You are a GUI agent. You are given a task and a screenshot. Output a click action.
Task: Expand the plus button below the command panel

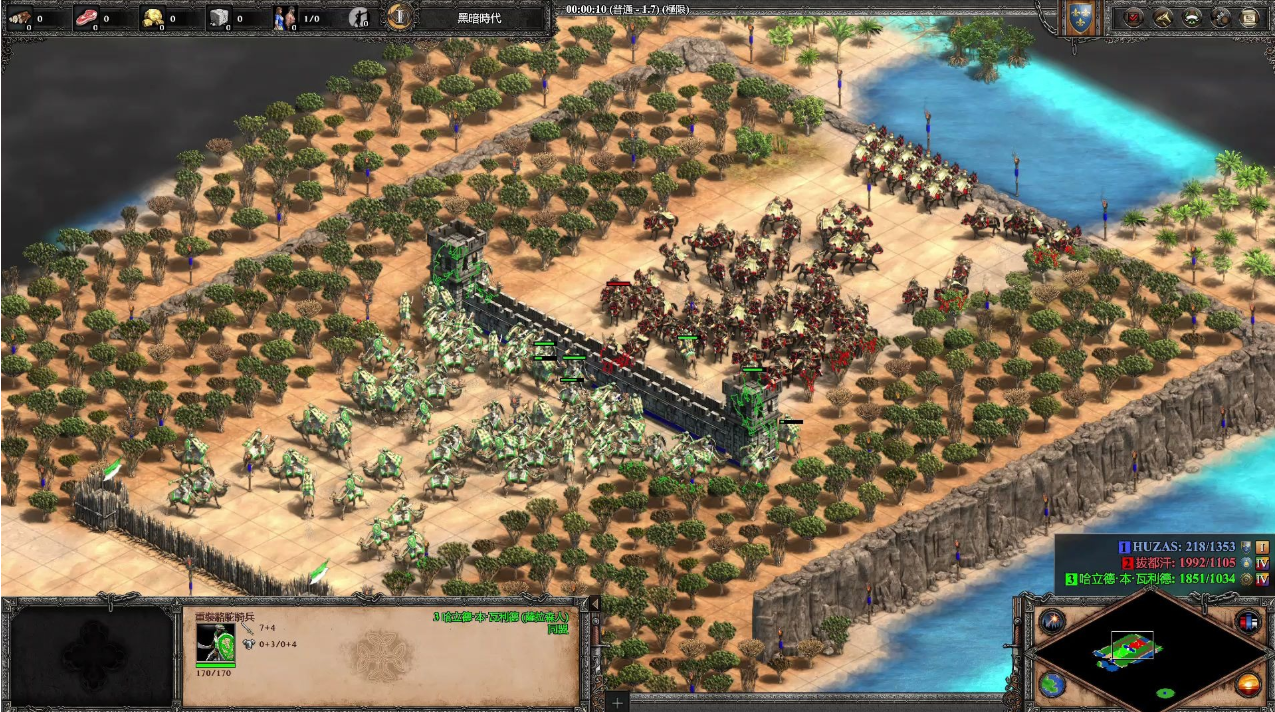click(617, 702)
